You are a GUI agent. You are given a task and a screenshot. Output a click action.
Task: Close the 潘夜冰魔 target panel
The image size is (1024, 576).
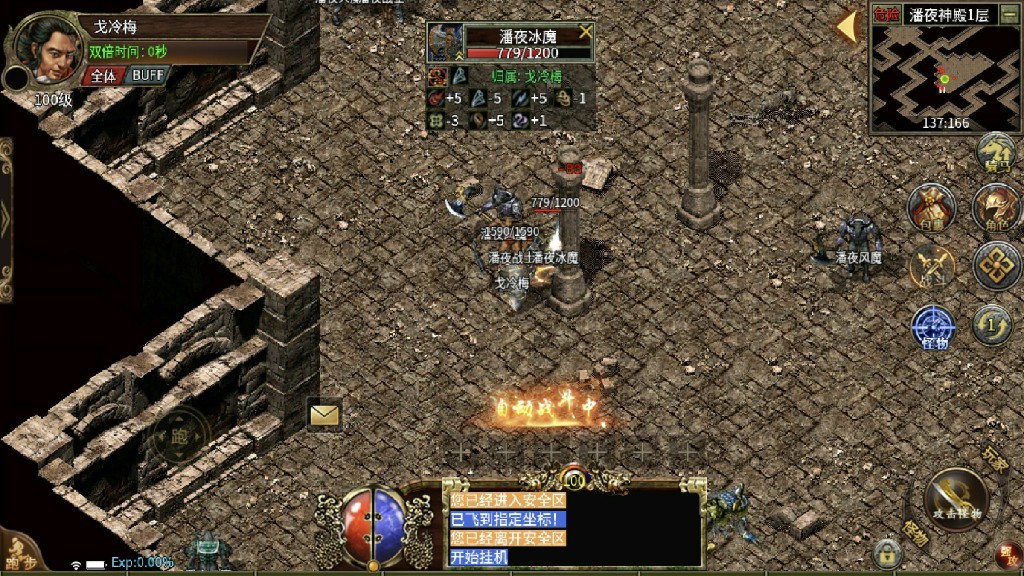point(585,31)
